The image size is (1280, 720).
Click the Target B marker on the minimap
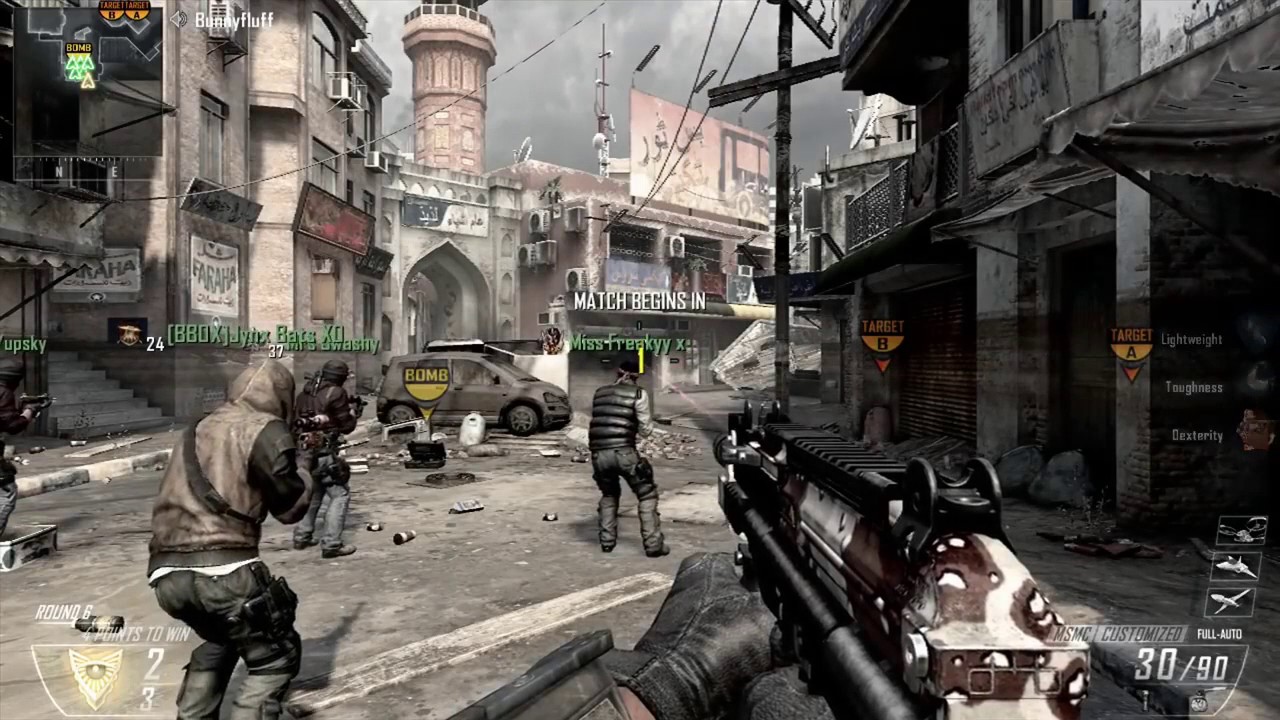pos(112,10)
